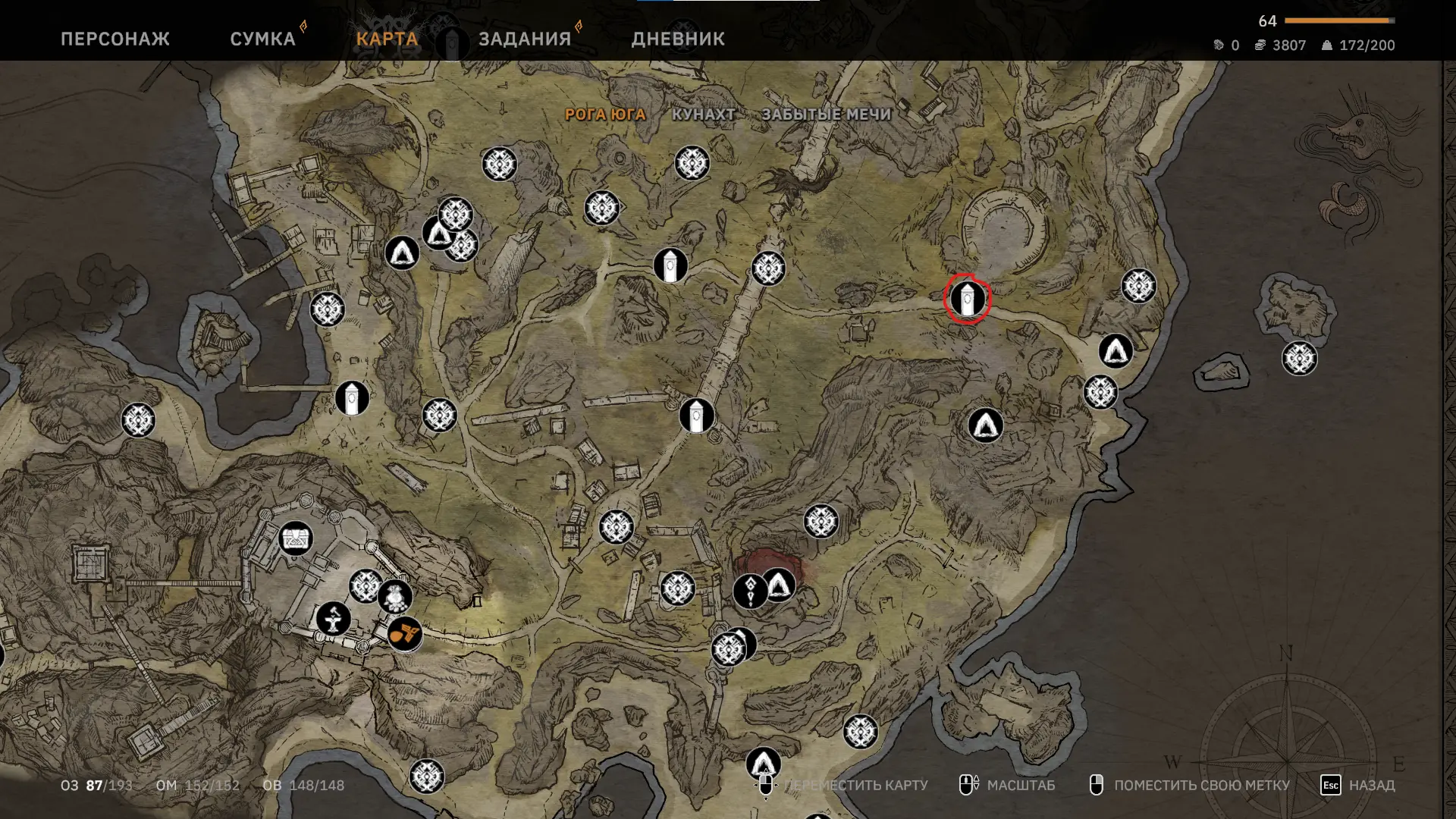Open the ЗАДАНИЯ quests tab
1456x819 pixels.
point(525,39)
